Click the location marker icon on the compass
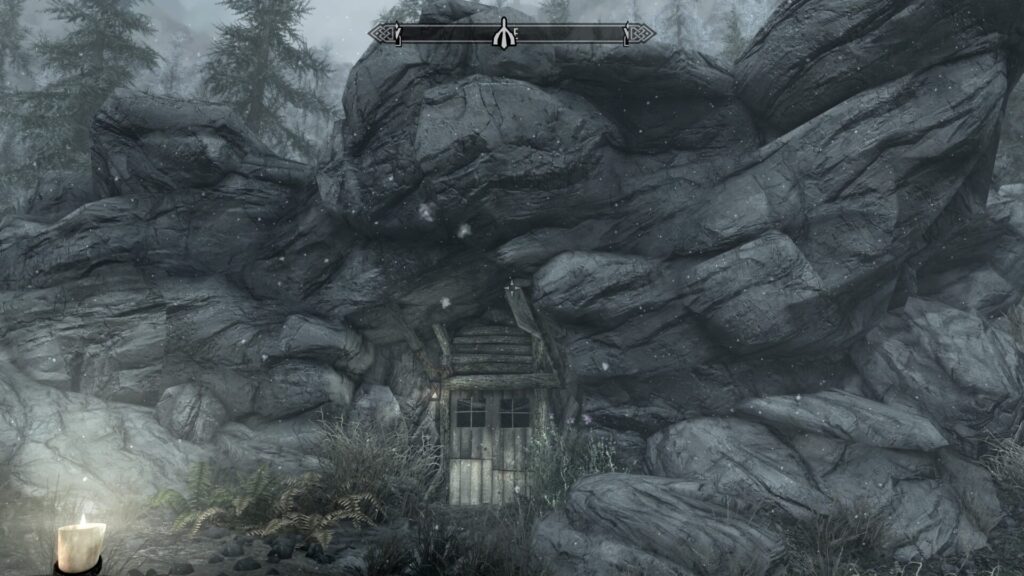The height and width of the screenshot is (576, 1024). coord(502,33)
